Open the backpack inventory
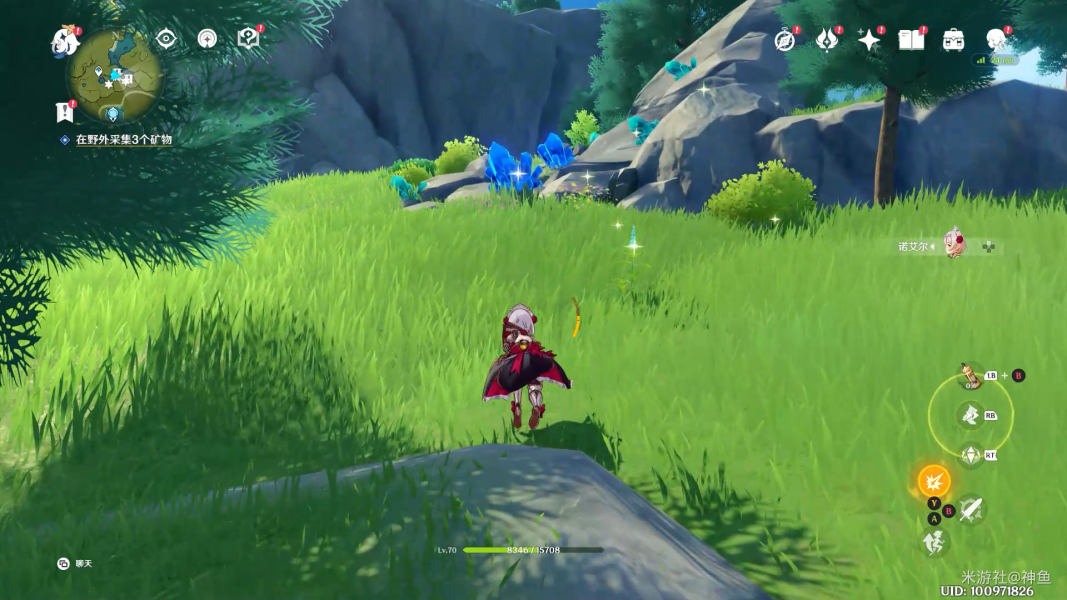 953,40
